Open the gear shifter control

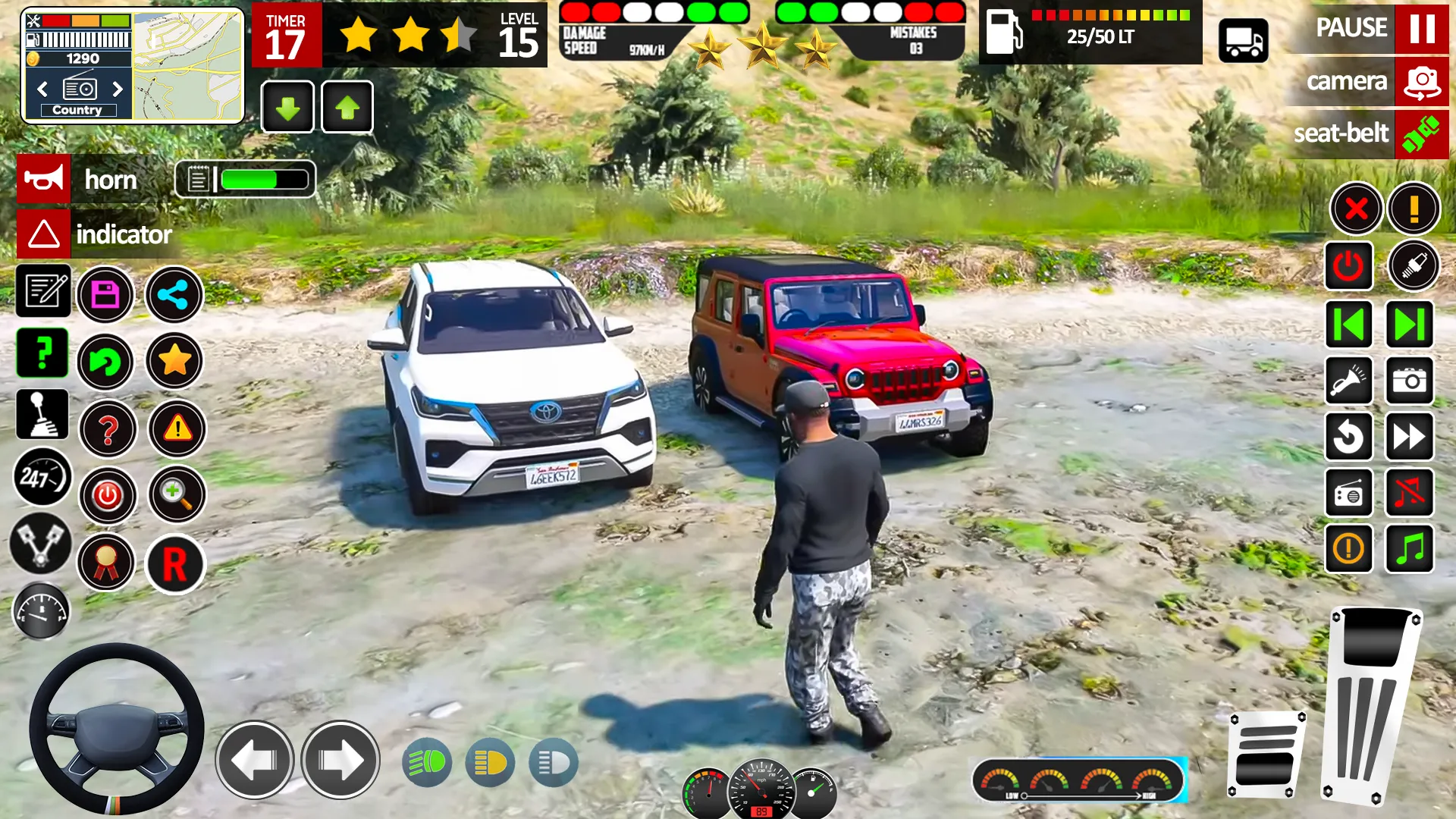(x=42, y=415)
